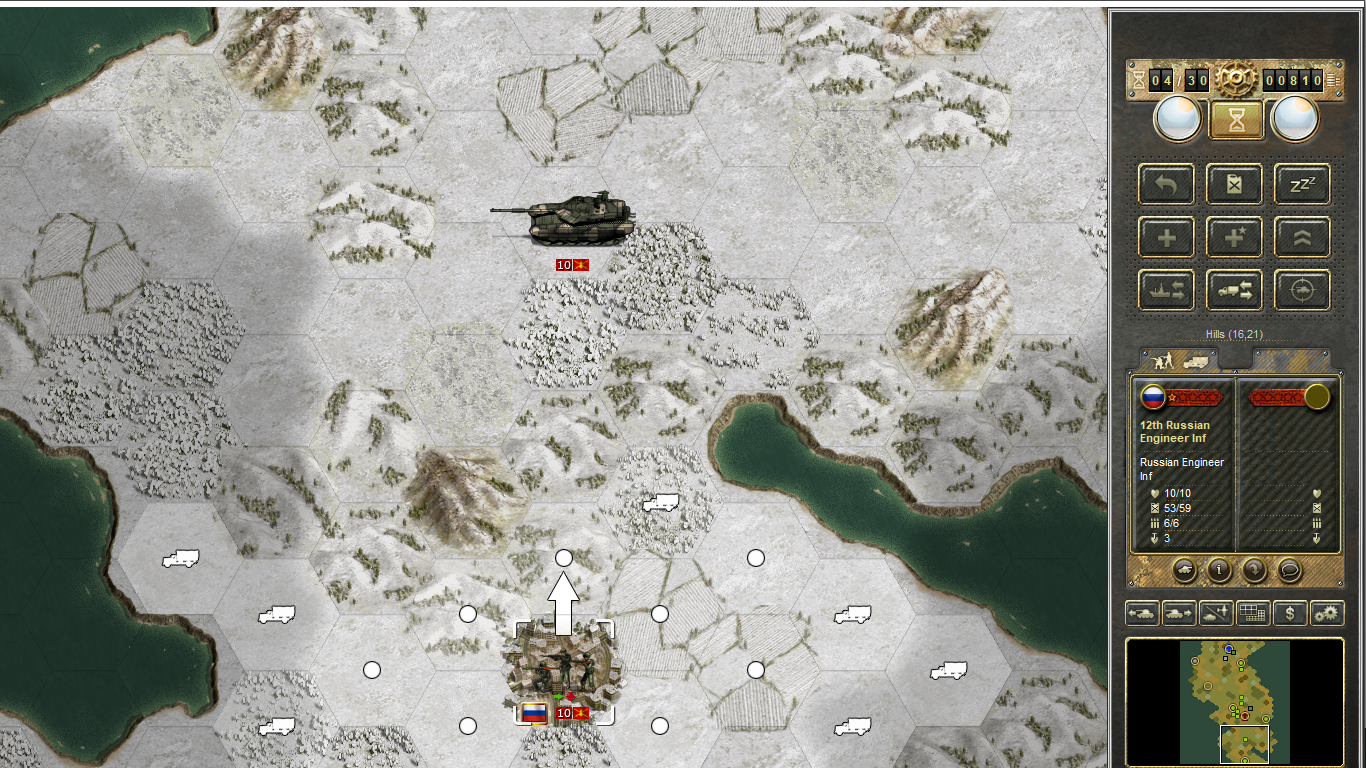Image resolution: width=1366 pixels, height=768 pixels.
Task: Click the round curved-arrow button
Action: pyautogui.click(x=1254, y=570)
